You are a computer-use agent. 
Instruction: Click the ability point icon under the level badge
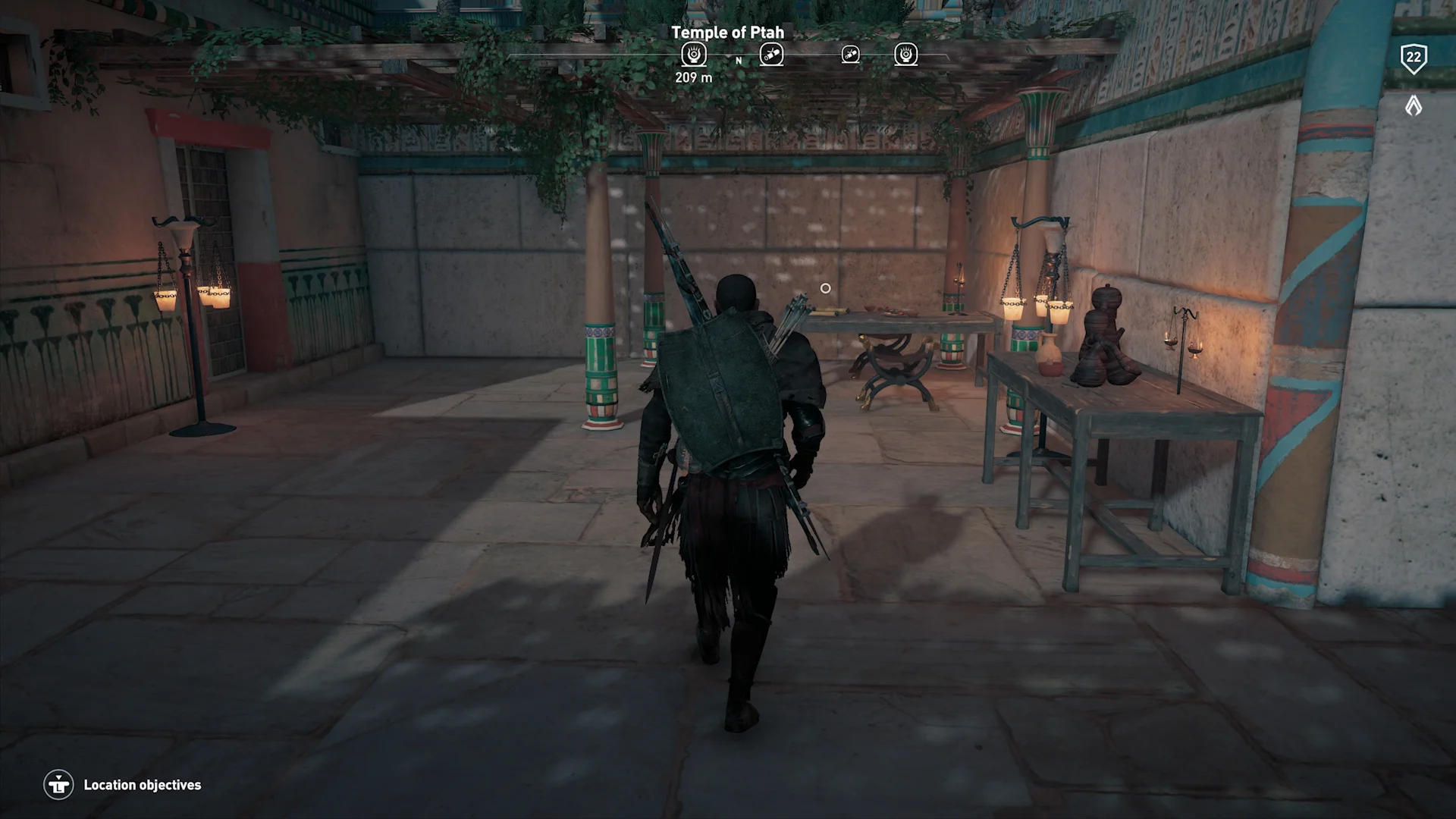(1413, 105)
